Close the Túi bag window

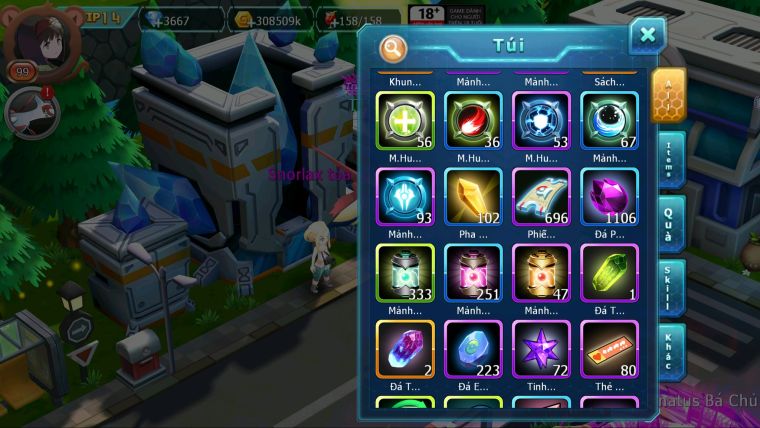[x=647, y=36]
